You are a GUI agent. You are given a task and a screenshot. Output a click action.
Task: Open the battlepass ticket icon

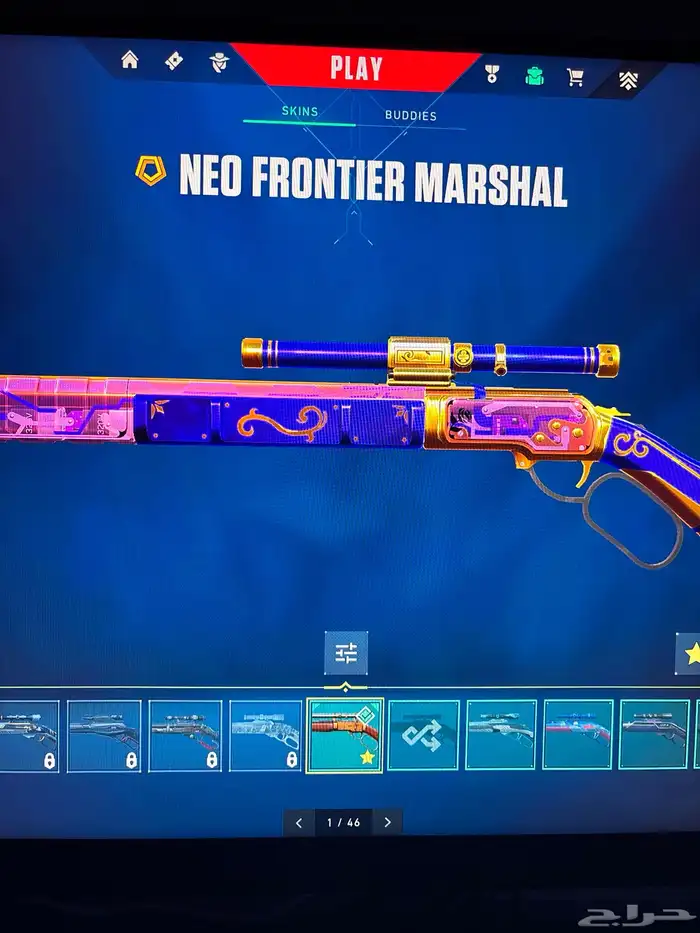174,62
